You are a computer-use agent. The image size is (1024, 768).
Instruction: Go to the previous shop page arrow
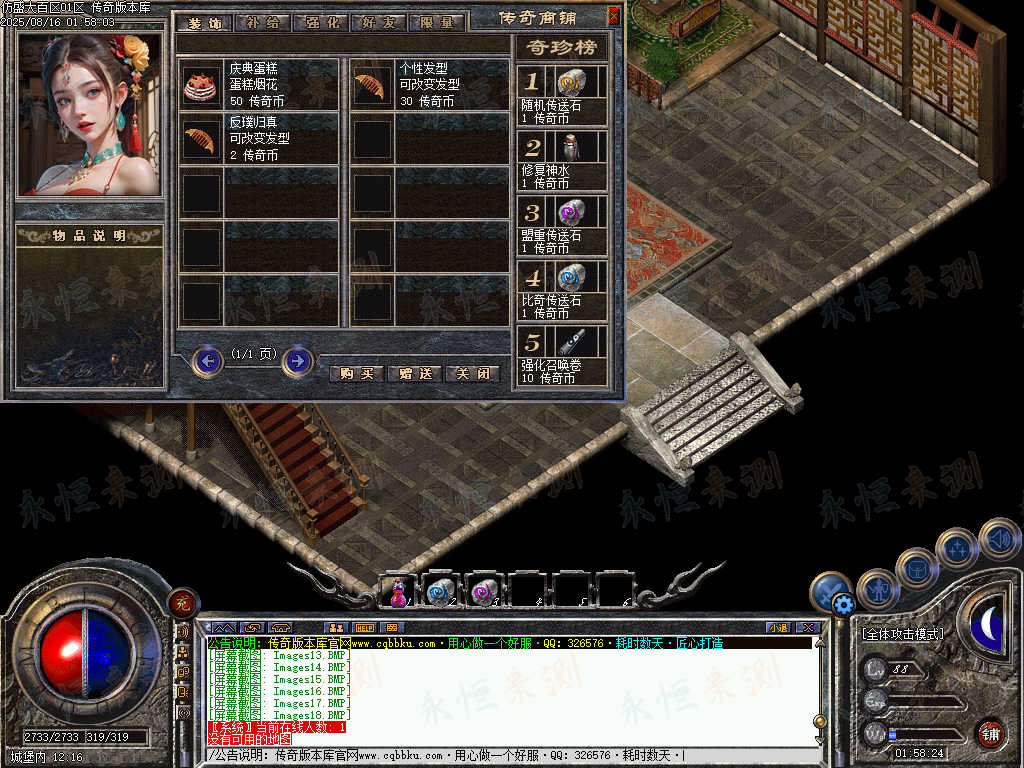click(208, 361)
